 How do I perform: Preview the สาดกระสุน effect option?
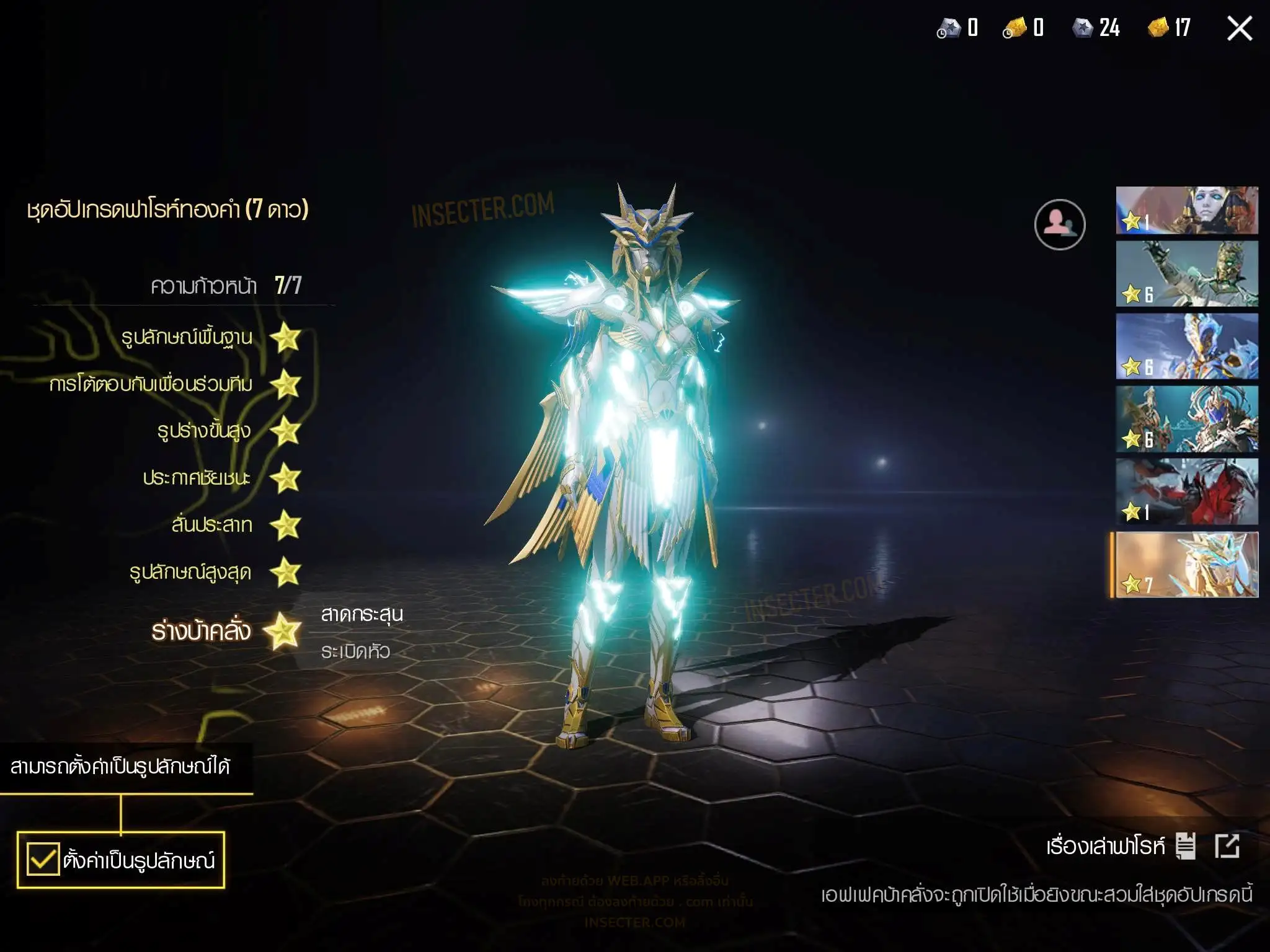point(362,614)
